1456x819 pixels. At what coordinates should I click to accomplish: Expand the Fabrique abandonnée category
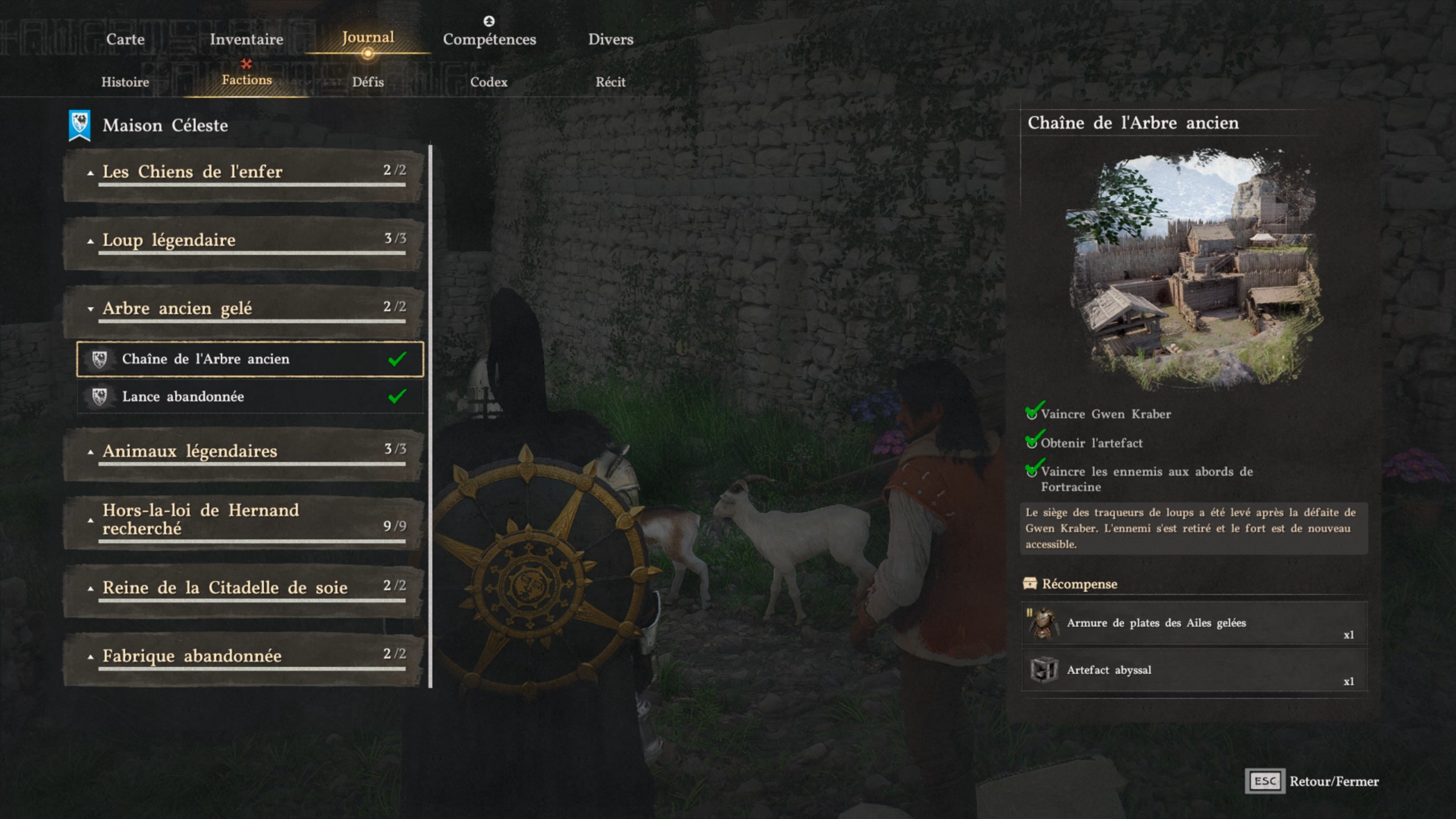pos(245,656)
